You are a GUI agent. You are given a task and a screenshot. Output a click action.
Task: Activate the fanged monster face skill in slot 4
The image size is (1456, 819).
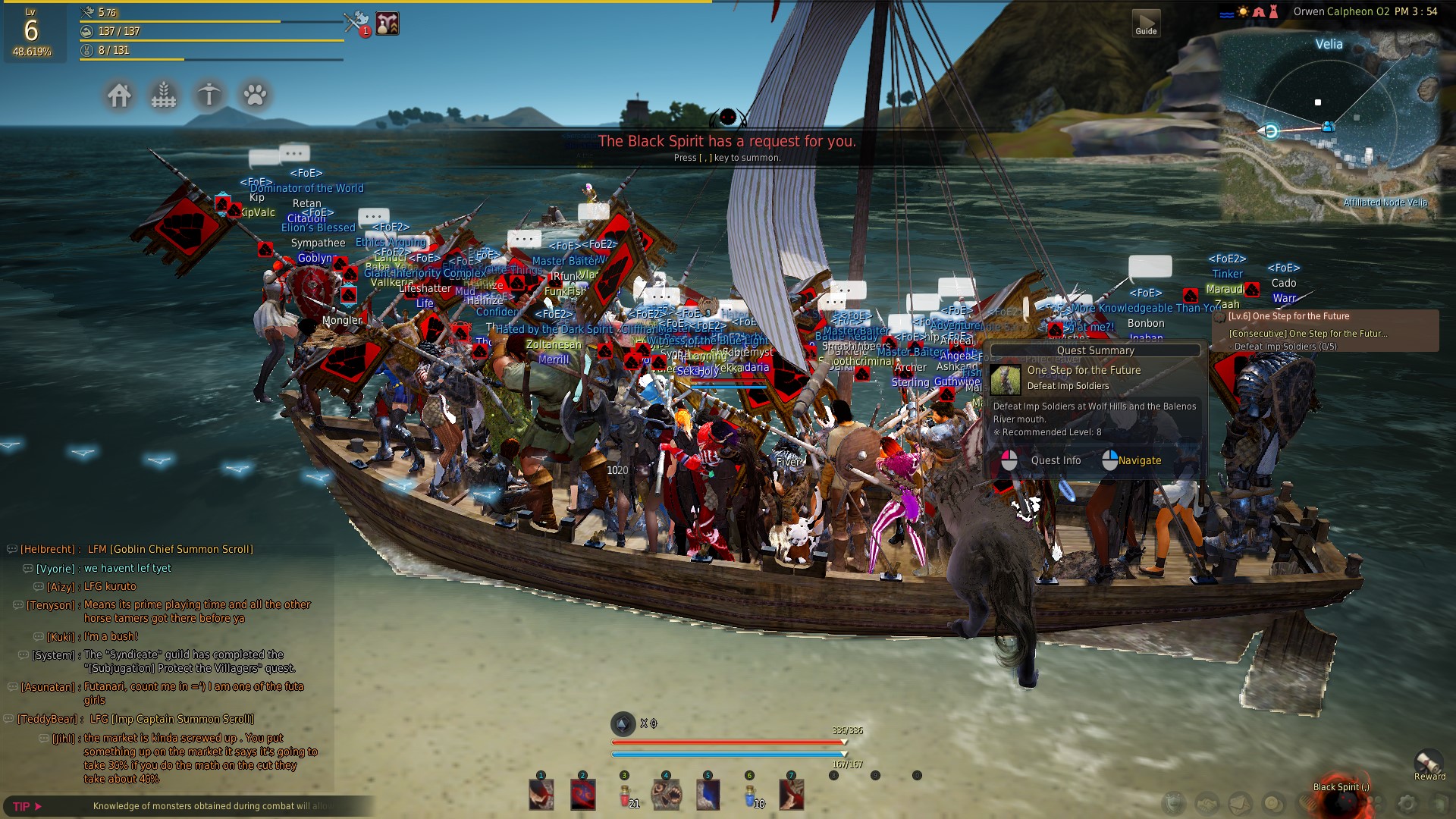pyautogui.click(x=667, y=795)
